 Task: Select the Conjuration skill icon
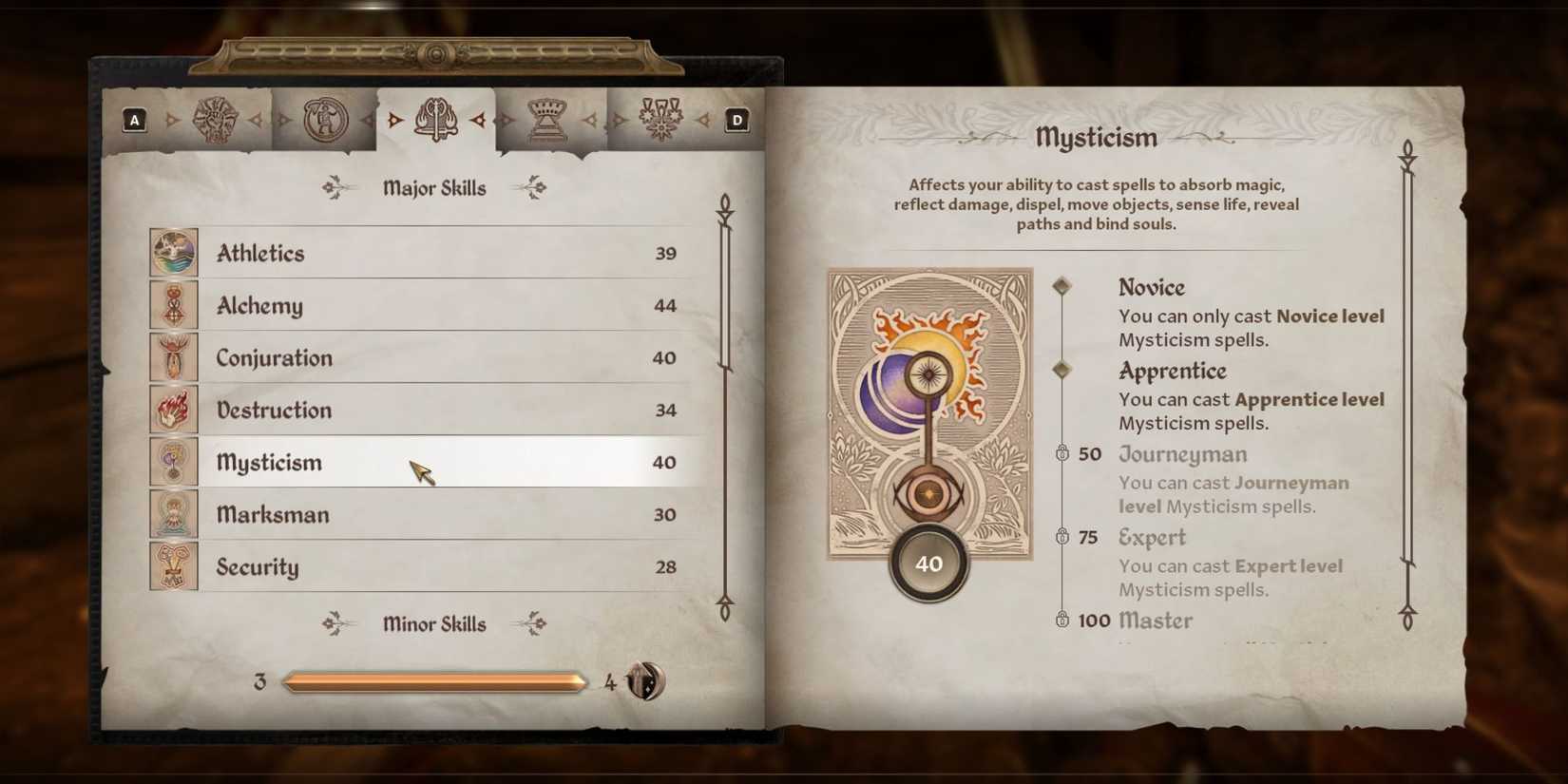(x=173, y=357)
